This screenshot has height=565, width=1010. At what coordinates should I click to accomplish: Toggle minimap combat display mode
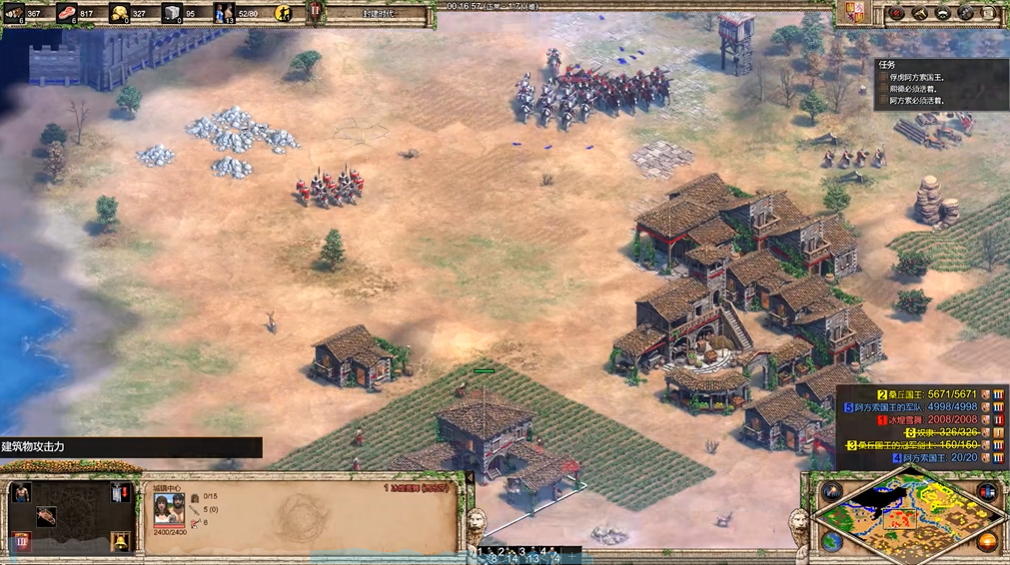(x=987, y=492)
